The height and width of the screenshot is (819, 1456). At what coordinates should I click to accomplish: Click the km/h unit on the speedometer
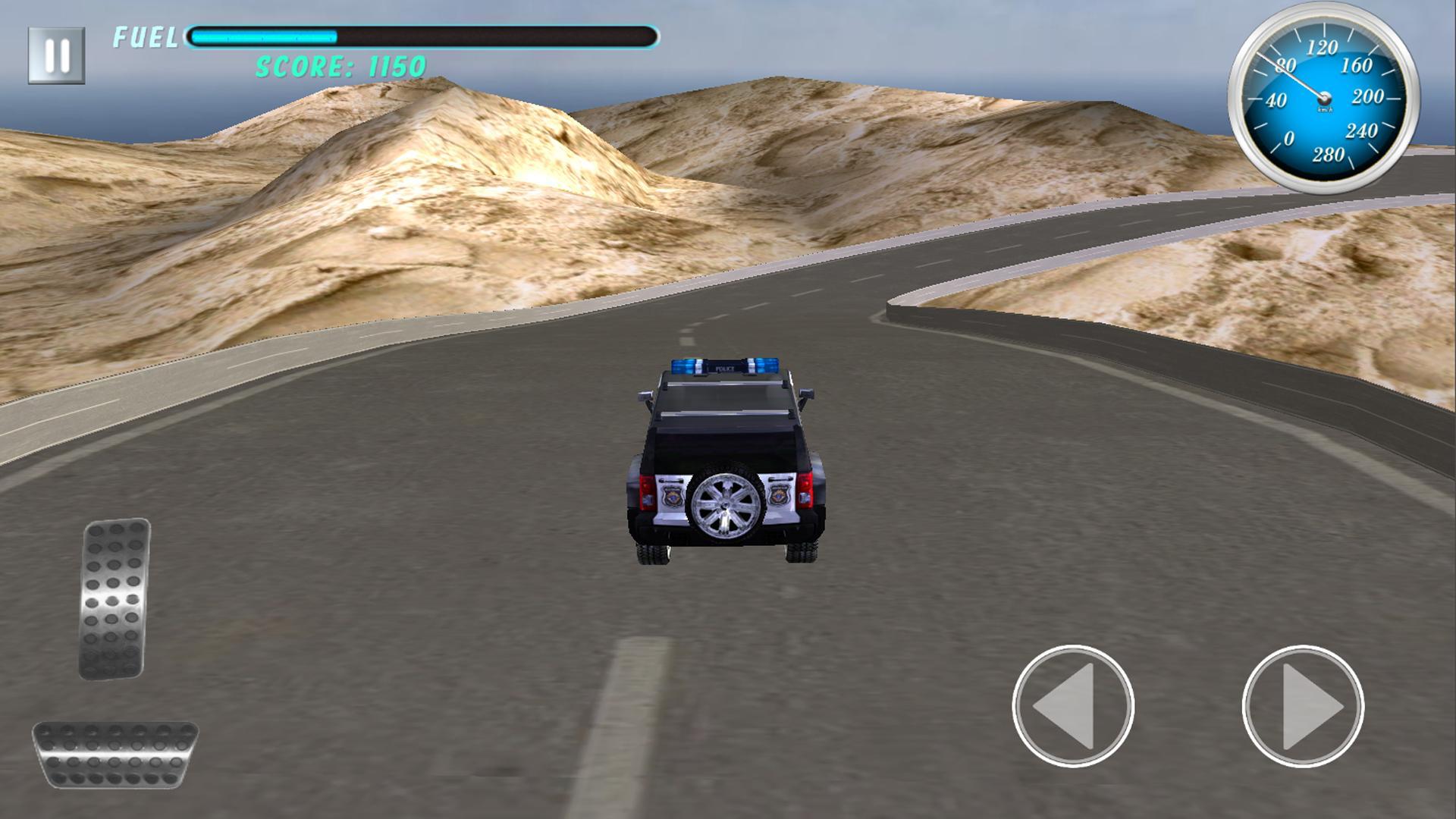1324,110
